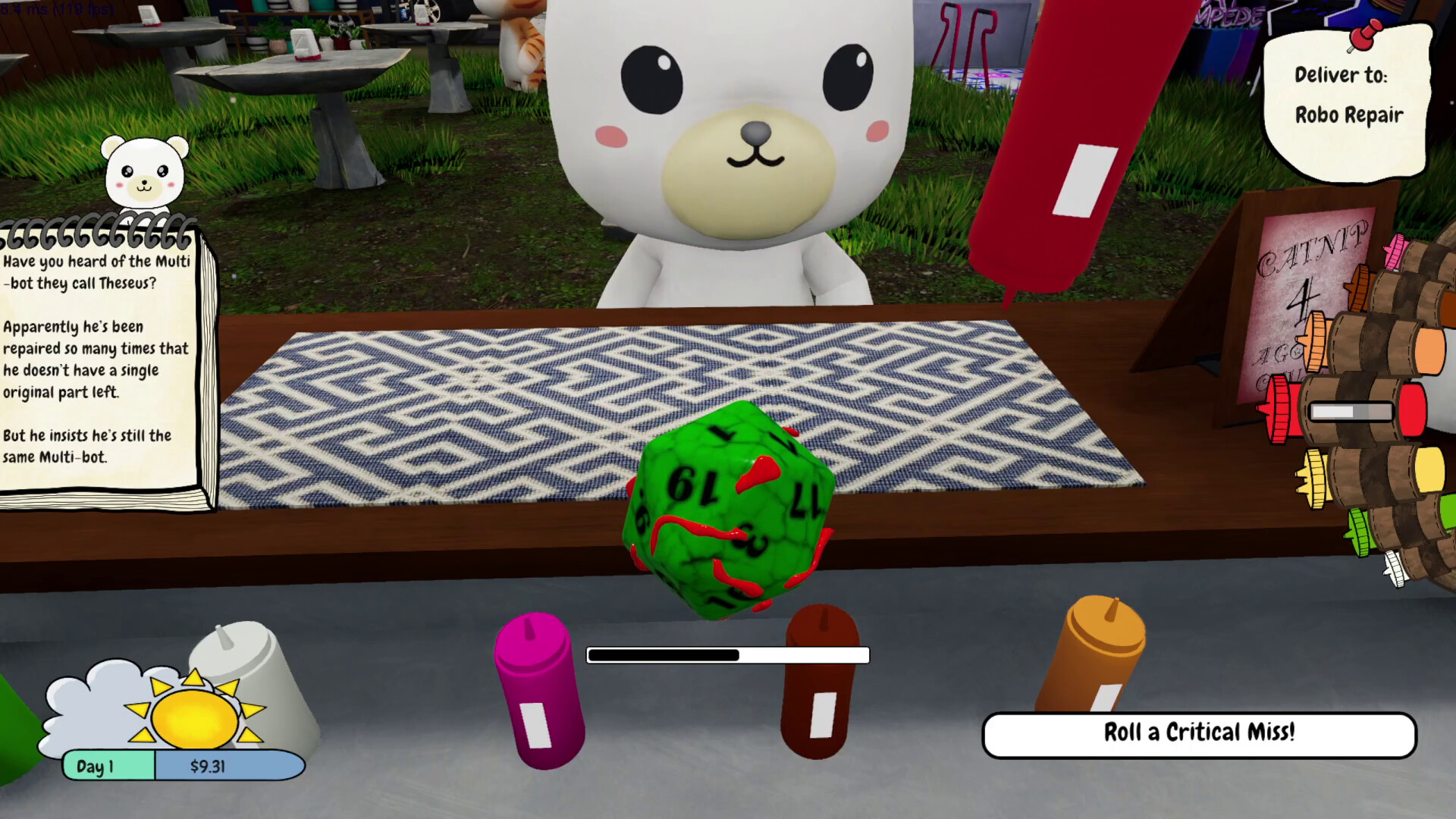Image resolution: width=1456 pixels, height=819 pixels.
Task: Select the pink sauce bottle from the rack
Action: pos(1394,251)
